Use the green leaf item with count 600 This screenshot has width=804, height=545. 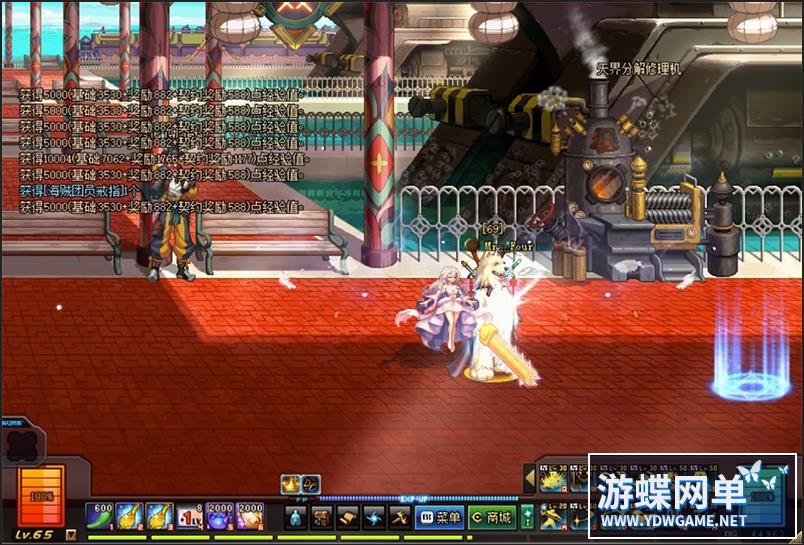point(100,515)
